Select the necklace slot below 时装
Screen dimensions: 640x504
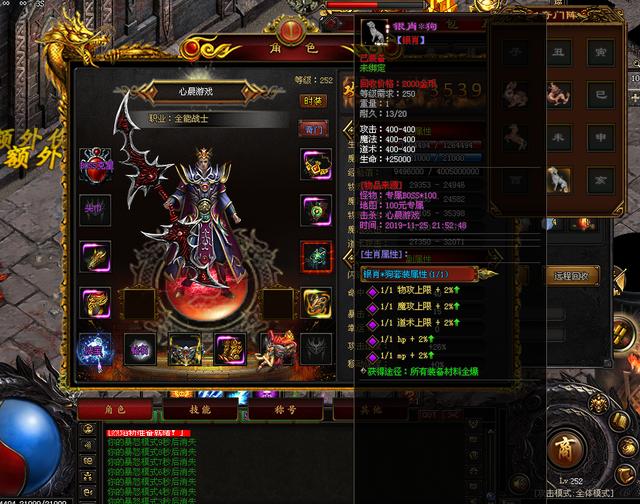(316, 165)
